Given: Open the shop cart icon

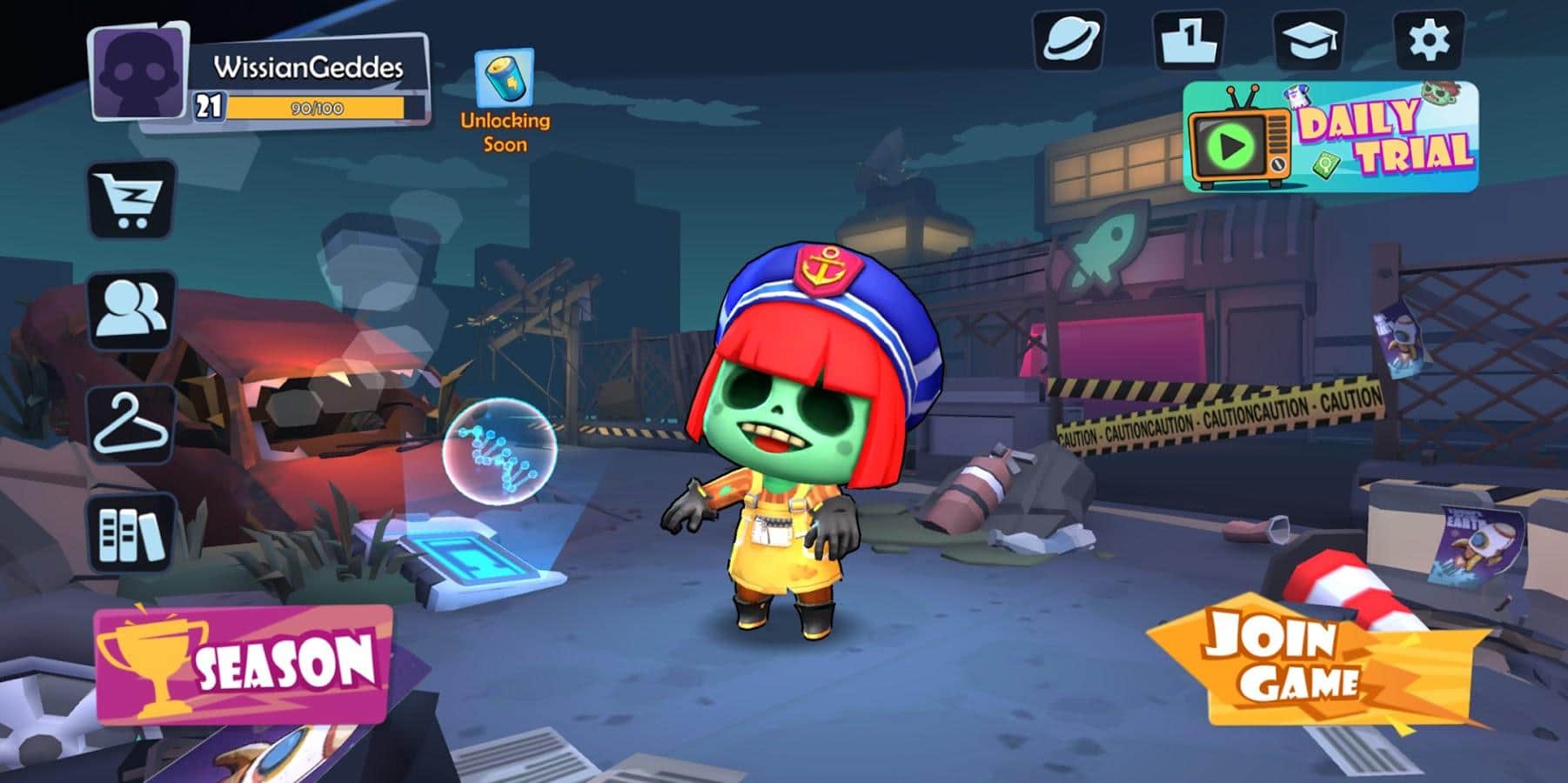Looking at the screenshot, I should pos(132,198).
